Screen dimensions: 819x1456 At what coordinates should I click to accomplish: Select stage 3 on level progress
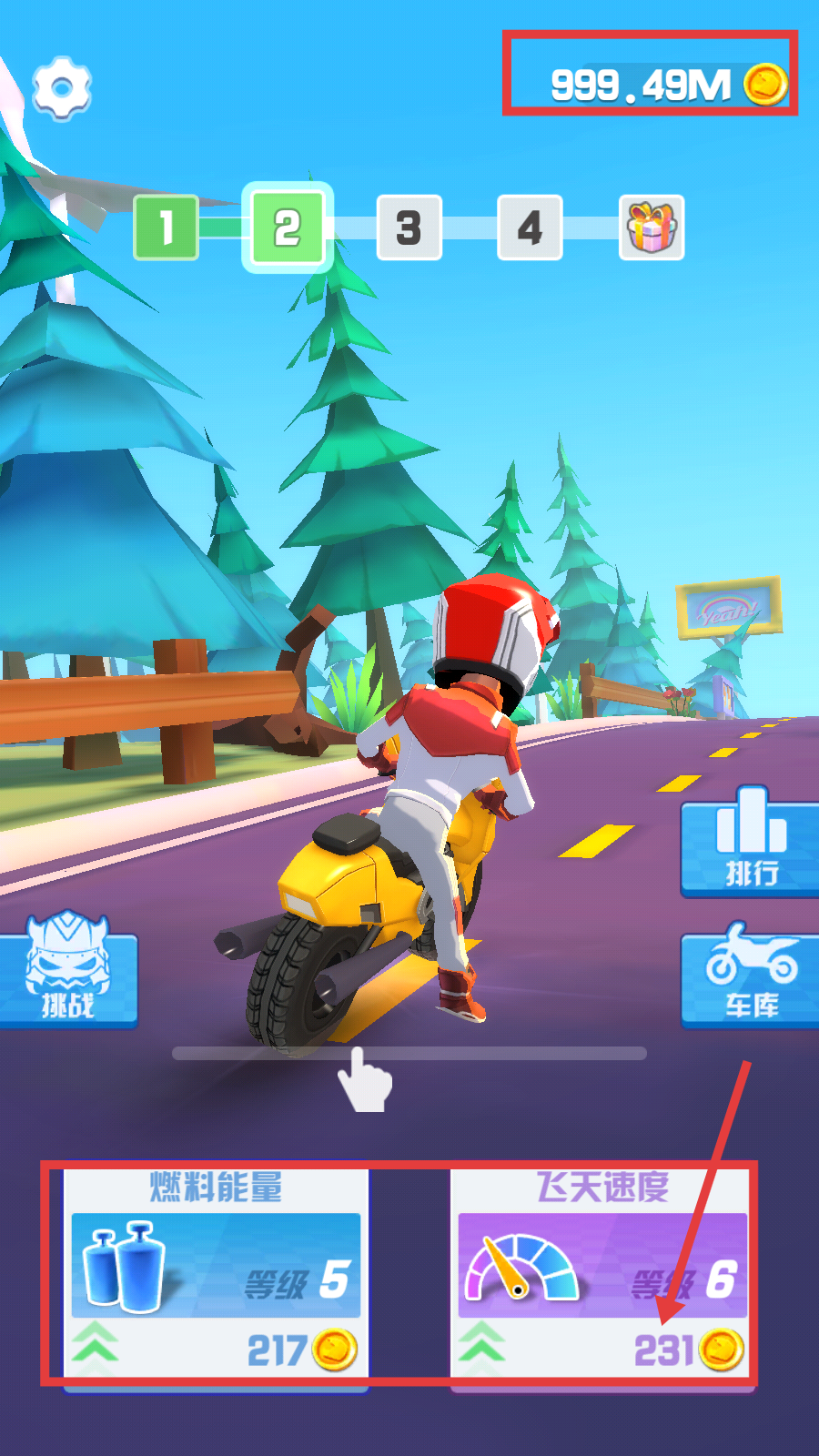[409, 227]
